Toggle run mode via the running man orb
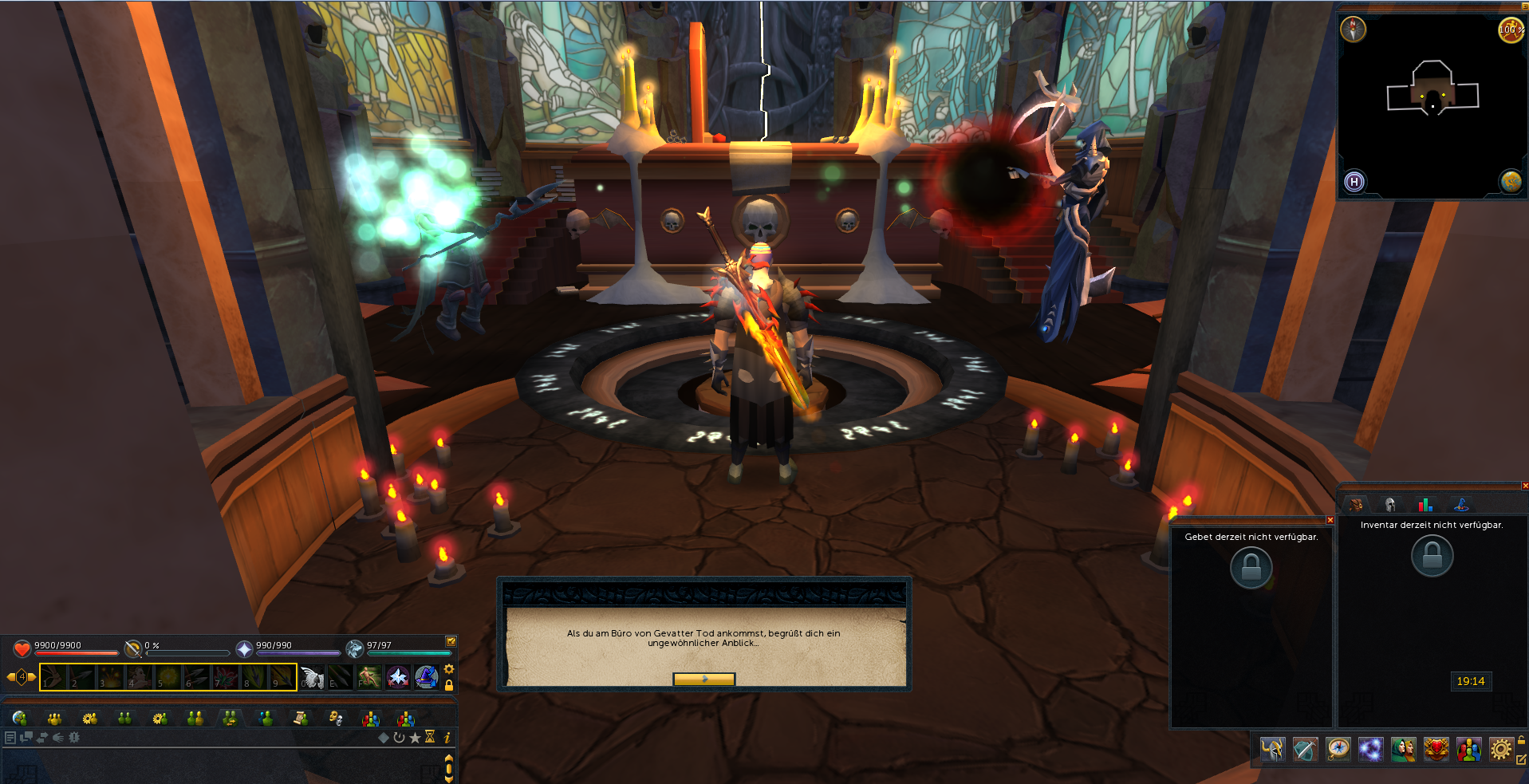Screen dimensions: 1529x784 (x=1510, y=30)
